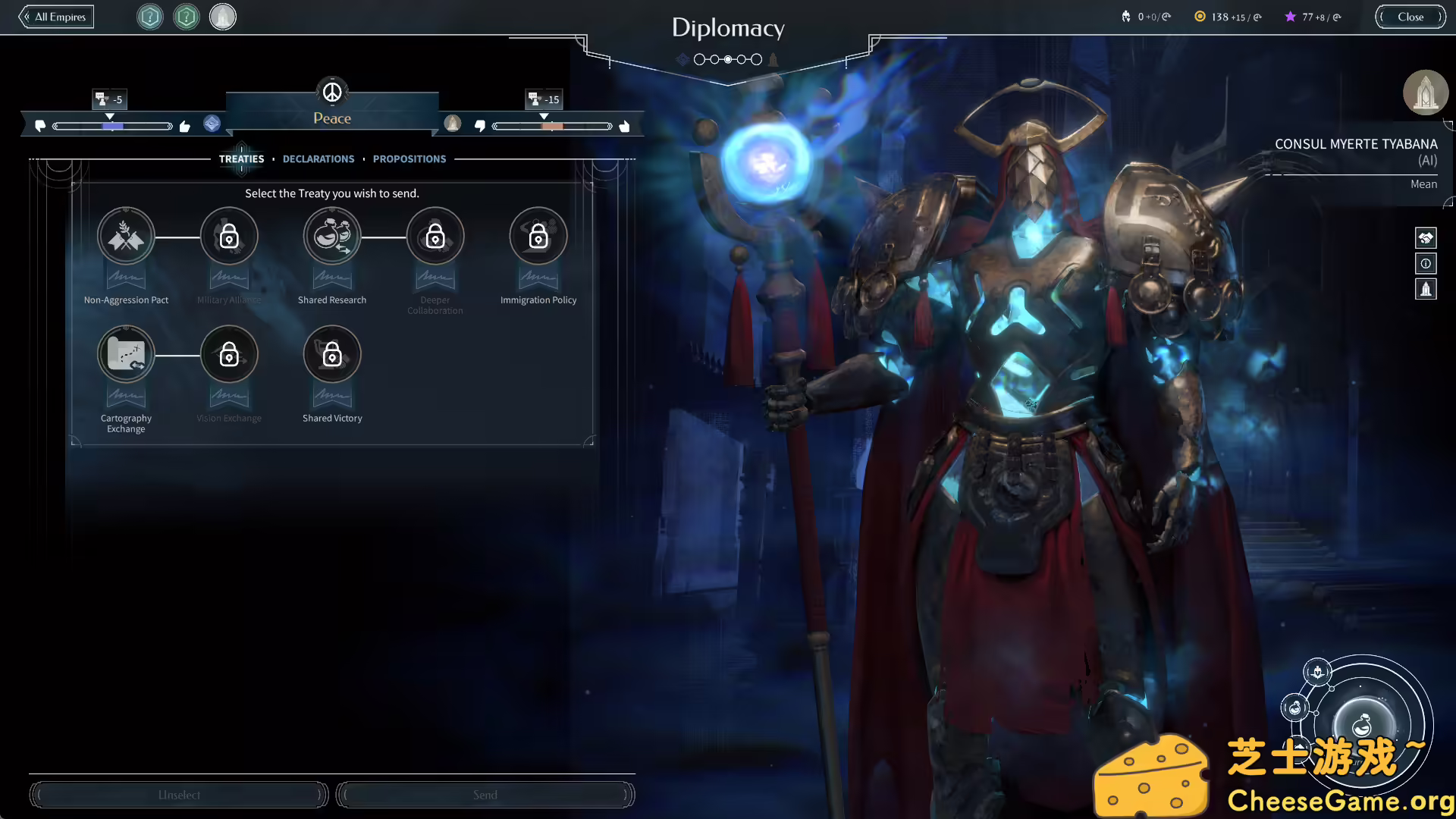Open the handshake diplomacy icon on right sidebar
The width and height of the screenshot is (1456, 819).
1426,237
